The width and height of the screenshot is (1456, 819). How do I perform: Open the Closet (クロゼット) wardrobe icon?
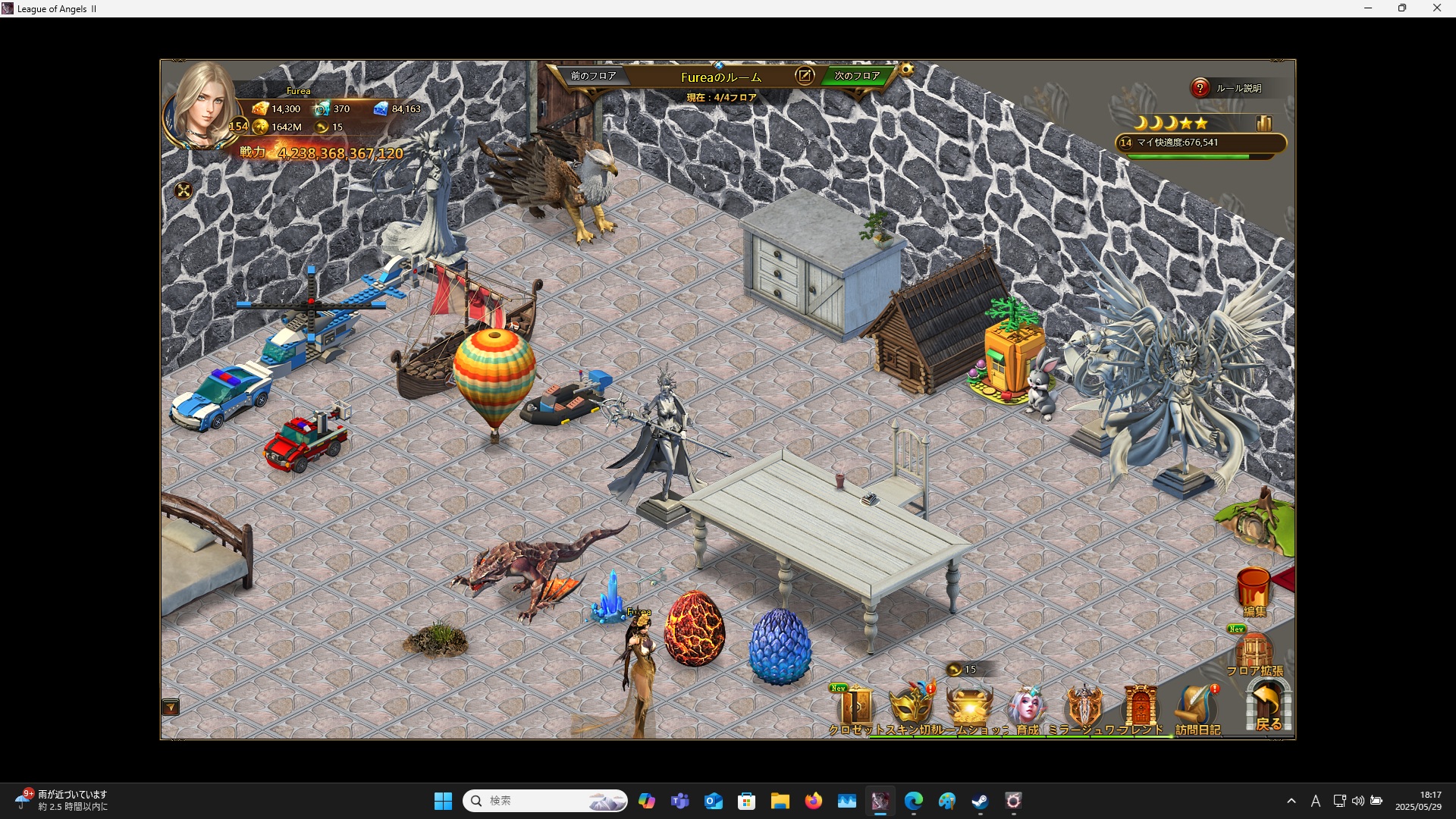(x=855, y=708)
